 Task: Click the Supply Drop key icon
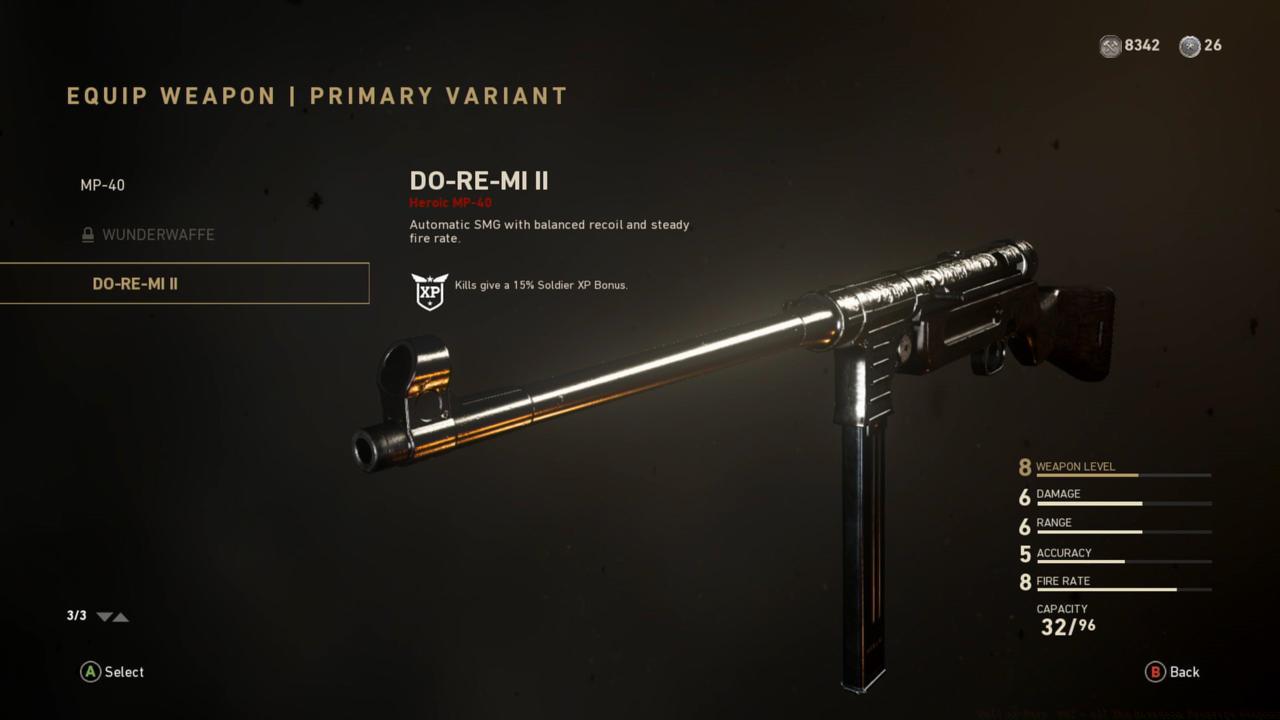[x=1189, y=46]
